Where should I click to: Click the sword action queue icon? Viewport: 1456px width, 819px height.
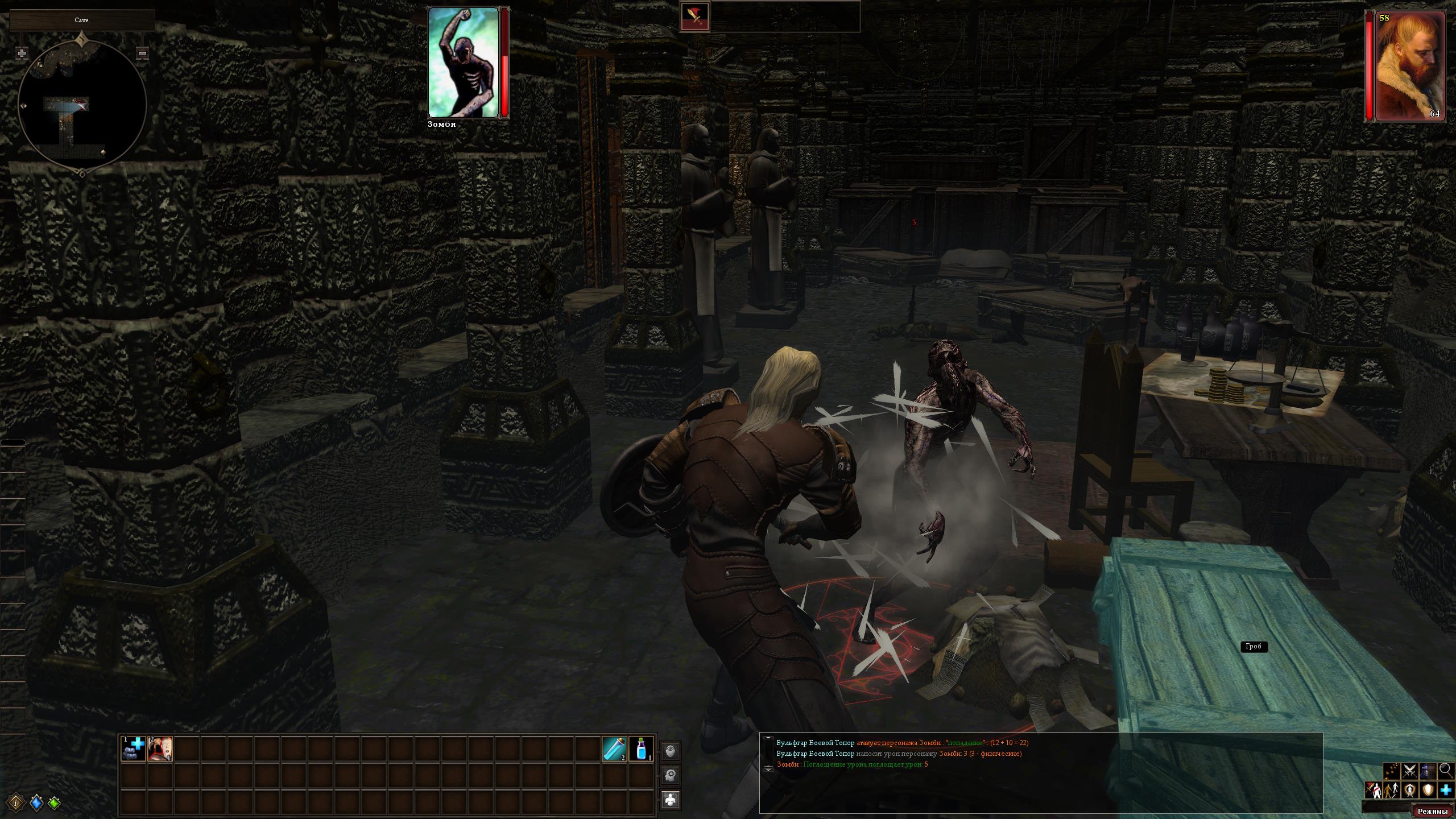(695, 17)
